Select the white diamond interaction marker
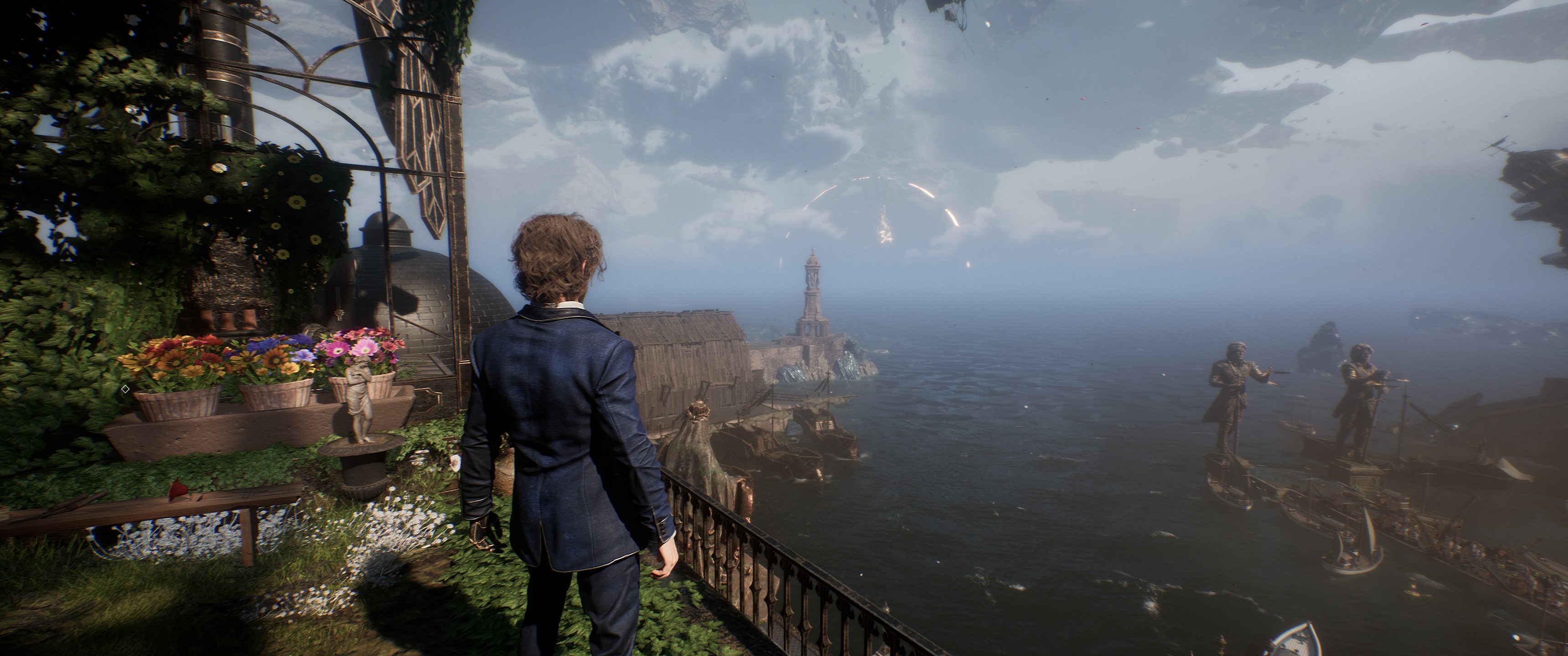This screenshot has width=1568, height=656. point(125,389)
